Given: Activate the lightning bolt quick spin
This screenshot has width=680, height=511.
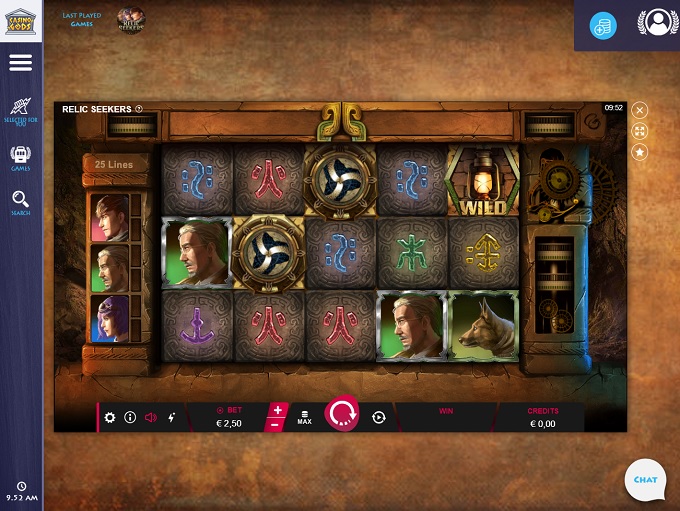Looking at the screenshot, I should pos(172,417).
